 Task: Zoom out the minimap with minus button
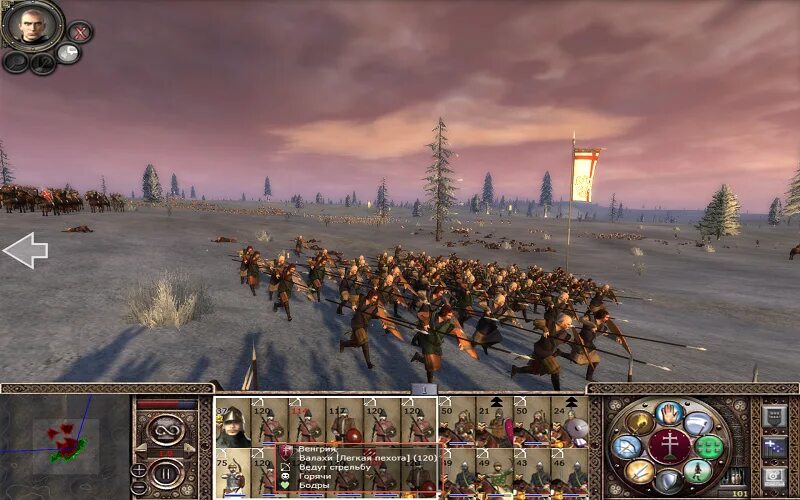tap(139, 487)
